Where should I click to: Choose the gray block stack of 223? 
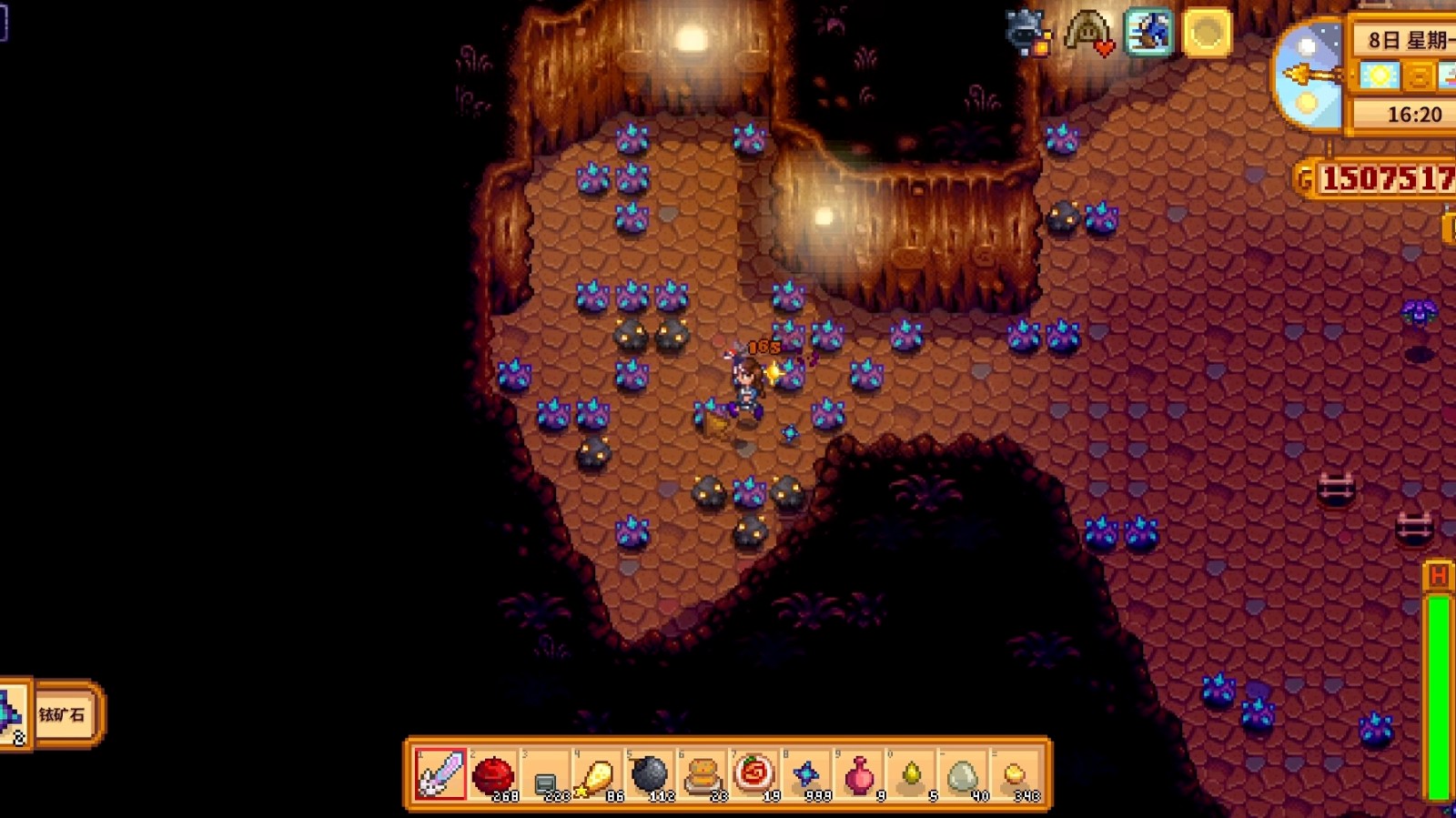(545, 776)
